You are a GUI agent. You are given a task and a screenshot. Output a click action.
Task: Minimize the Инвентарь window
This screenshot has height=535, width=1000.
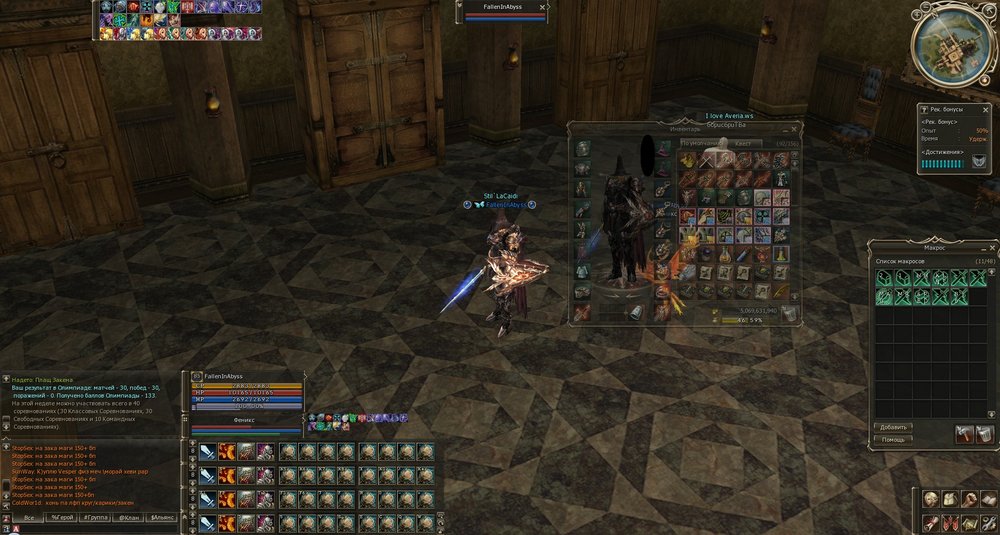coord(783,128)
